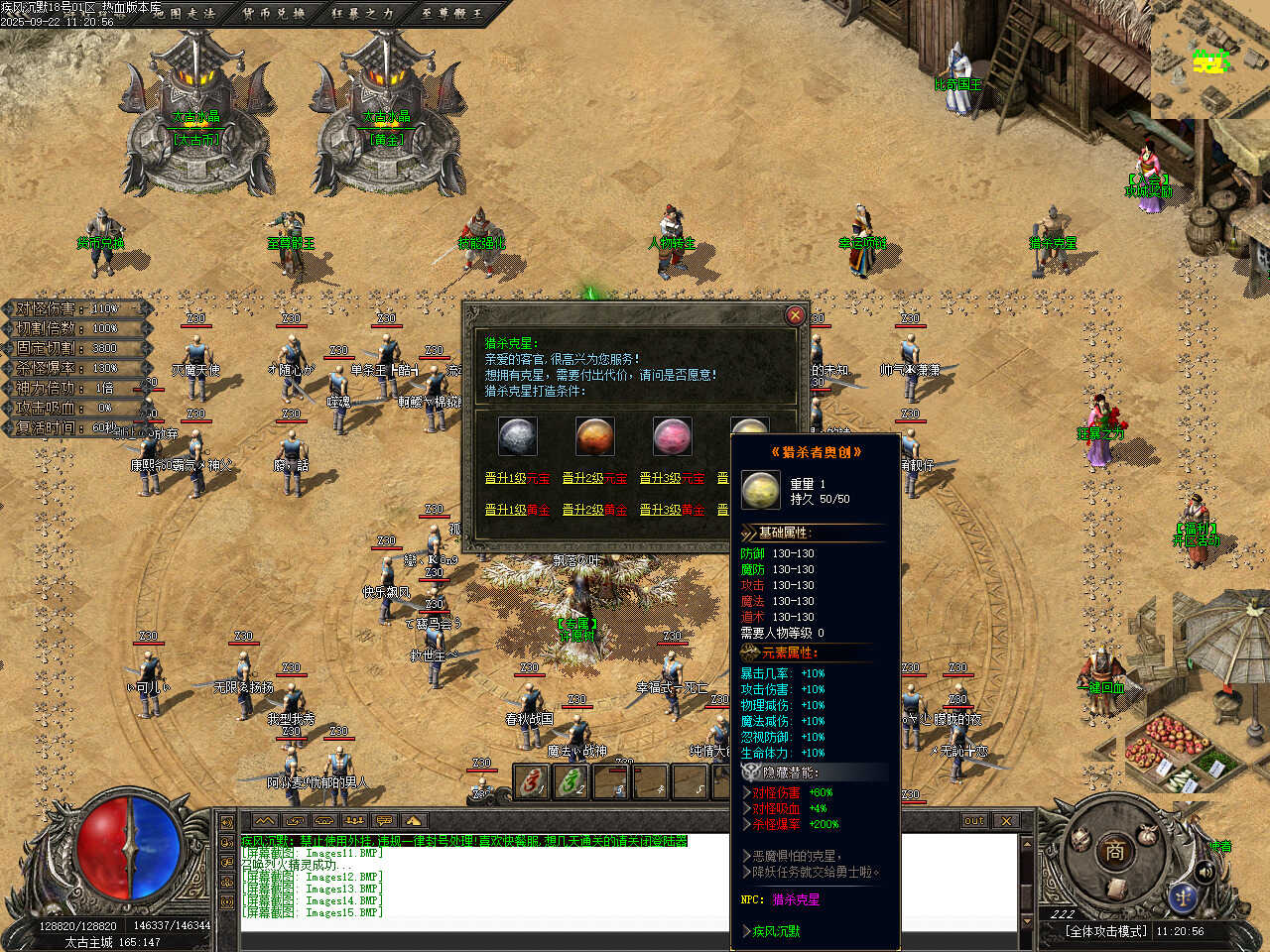Click the orange orb item icon
Viewport: 1270px width, 952px height.
tap(594, 436)
